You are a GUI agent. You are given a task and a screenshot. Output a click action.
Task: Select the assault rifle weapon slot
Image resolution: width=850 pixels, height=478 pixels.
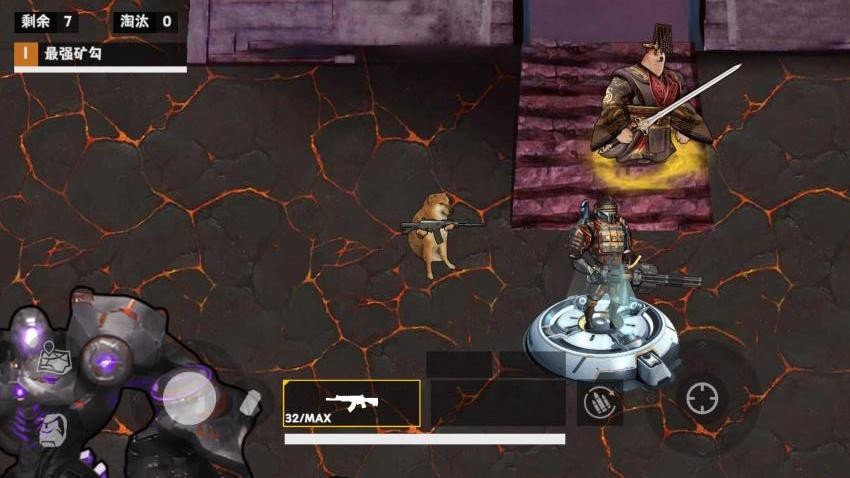(x=351, y=404)
